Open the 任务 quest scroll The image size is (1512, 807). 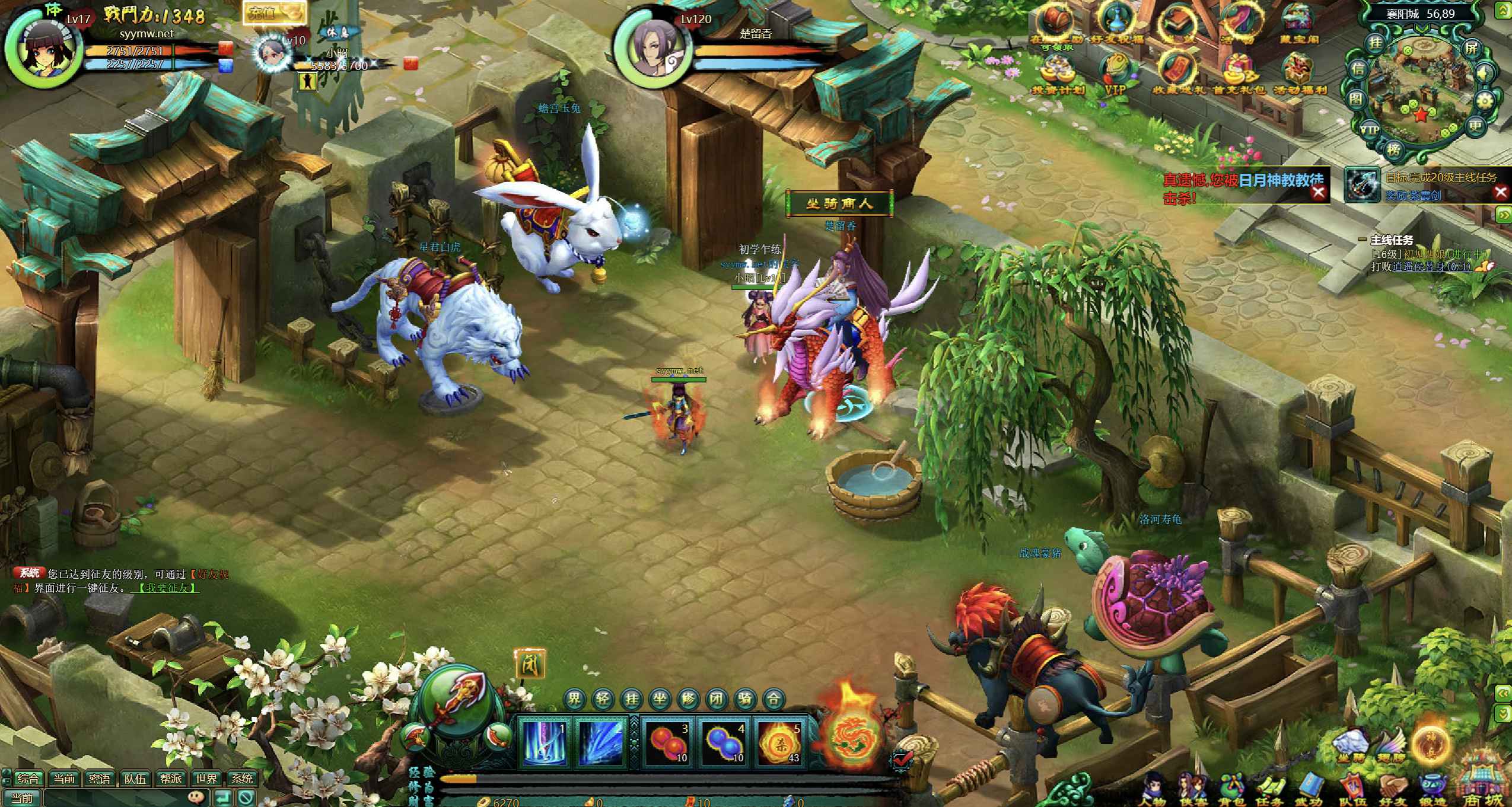click(x=1271, y=789)
